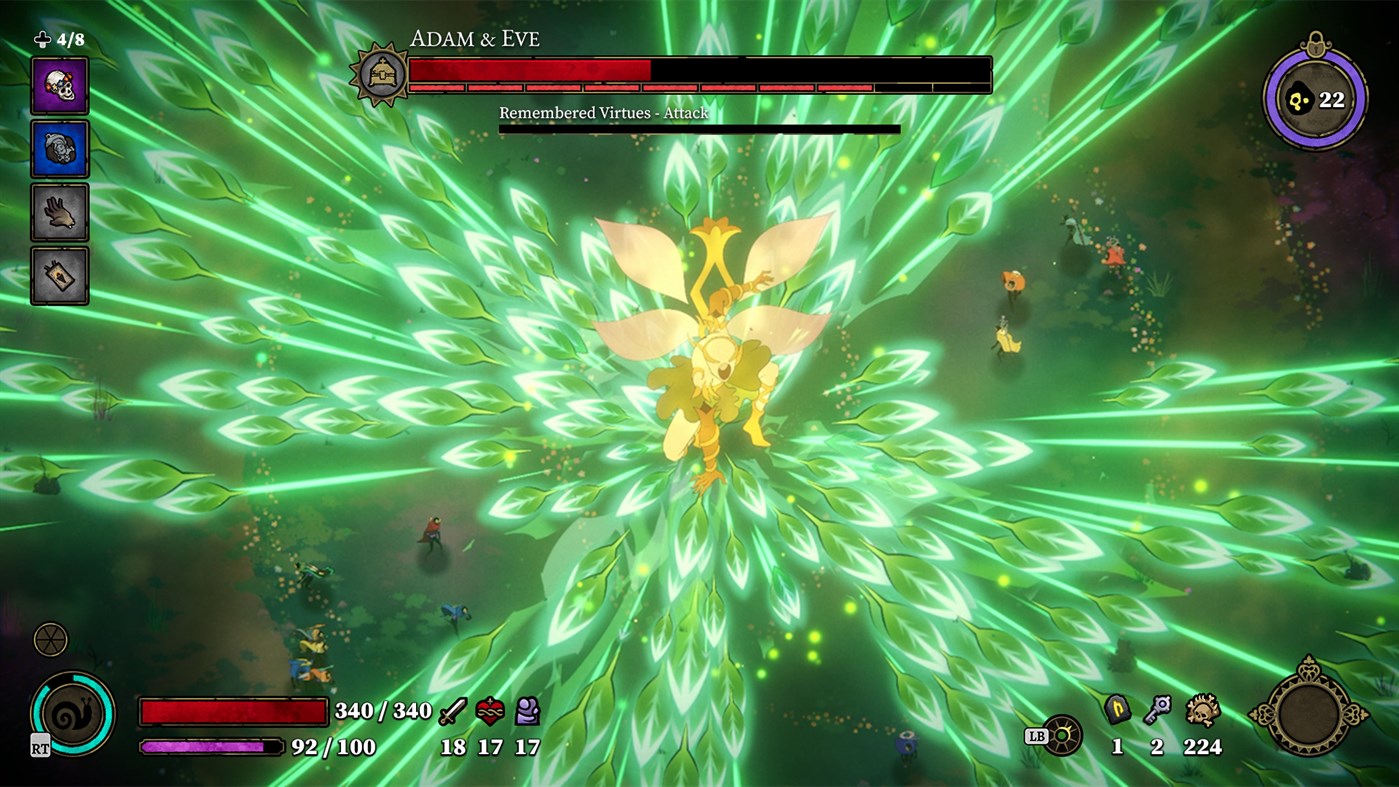Click the Adam & Eve name label
Viewport: 1399px width, 787px height.
click(x=473, y=38)
